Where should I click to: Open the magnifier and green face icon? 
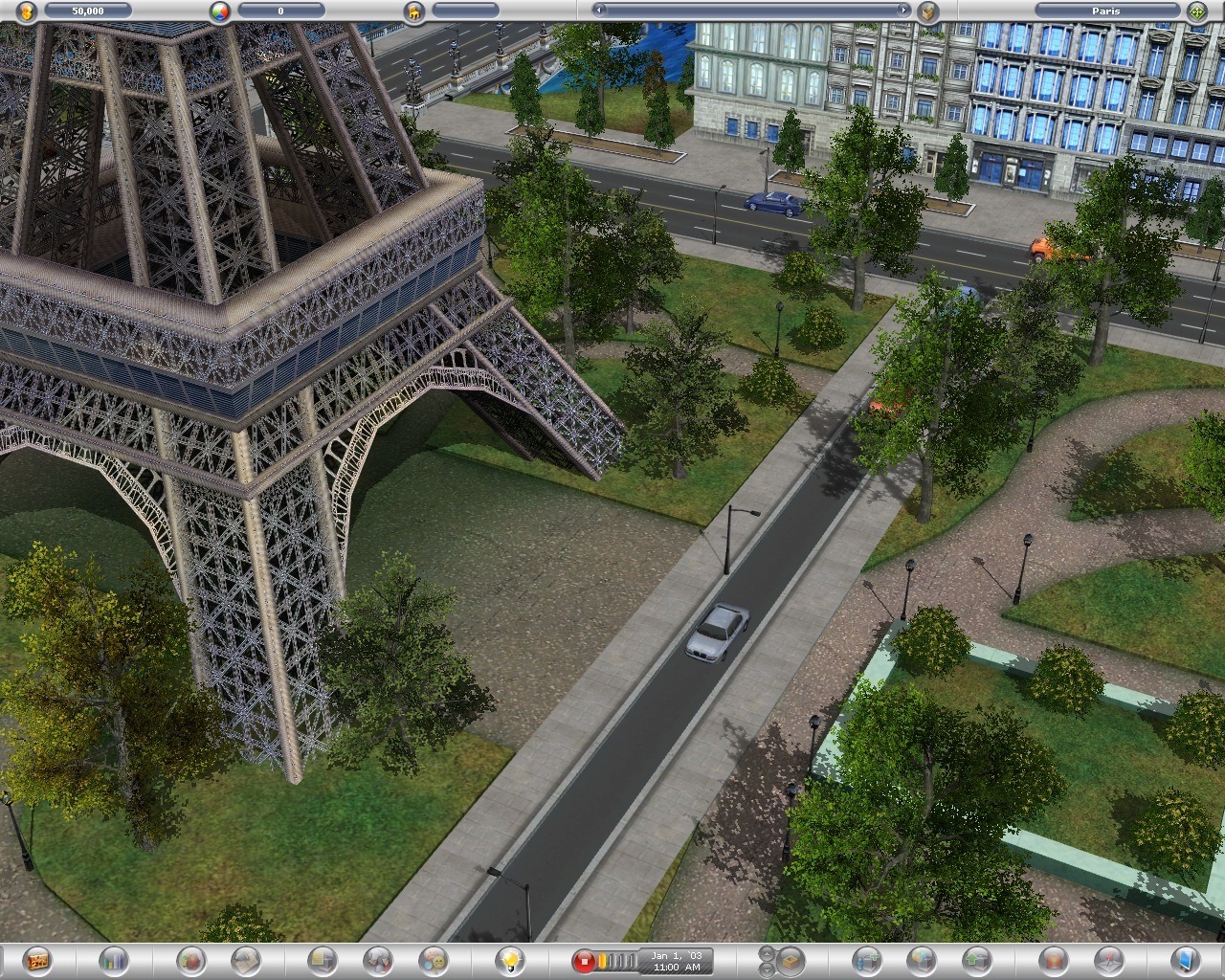433,959
